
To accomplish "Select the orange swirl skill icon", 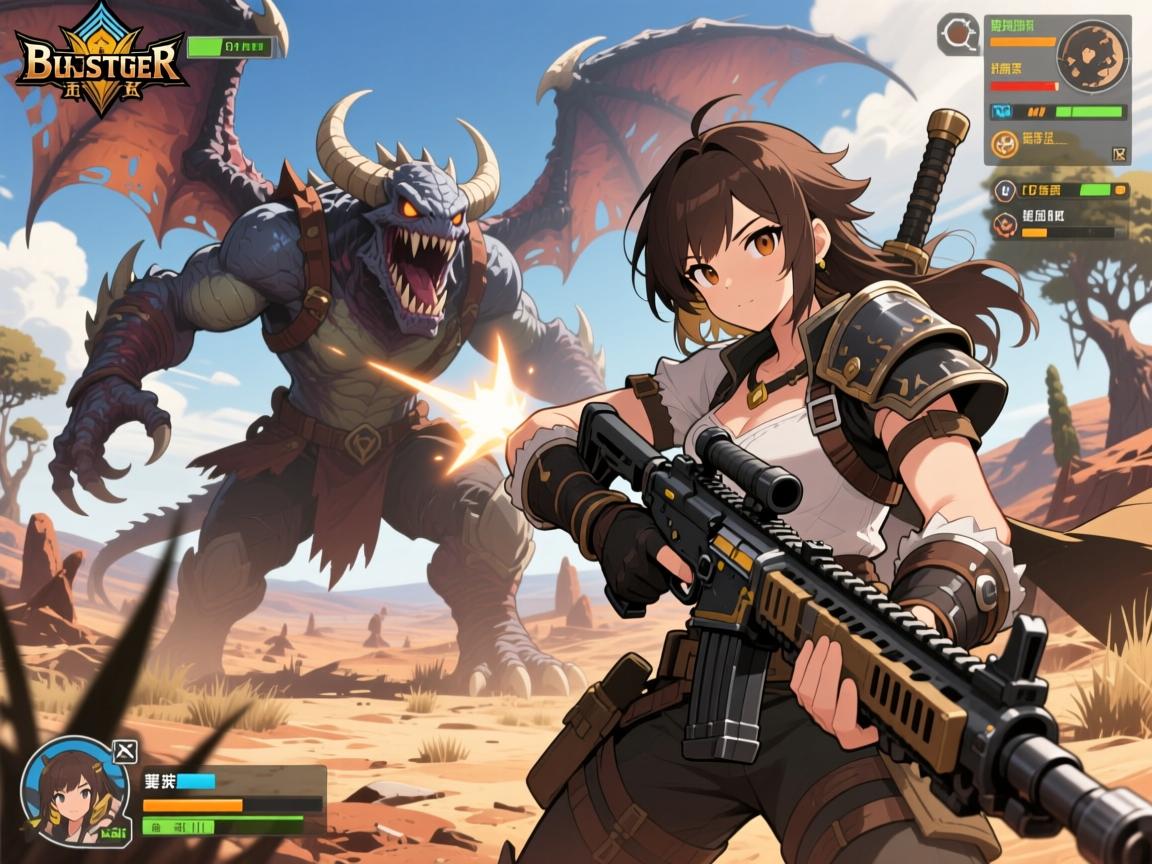I will (1004, 146).
